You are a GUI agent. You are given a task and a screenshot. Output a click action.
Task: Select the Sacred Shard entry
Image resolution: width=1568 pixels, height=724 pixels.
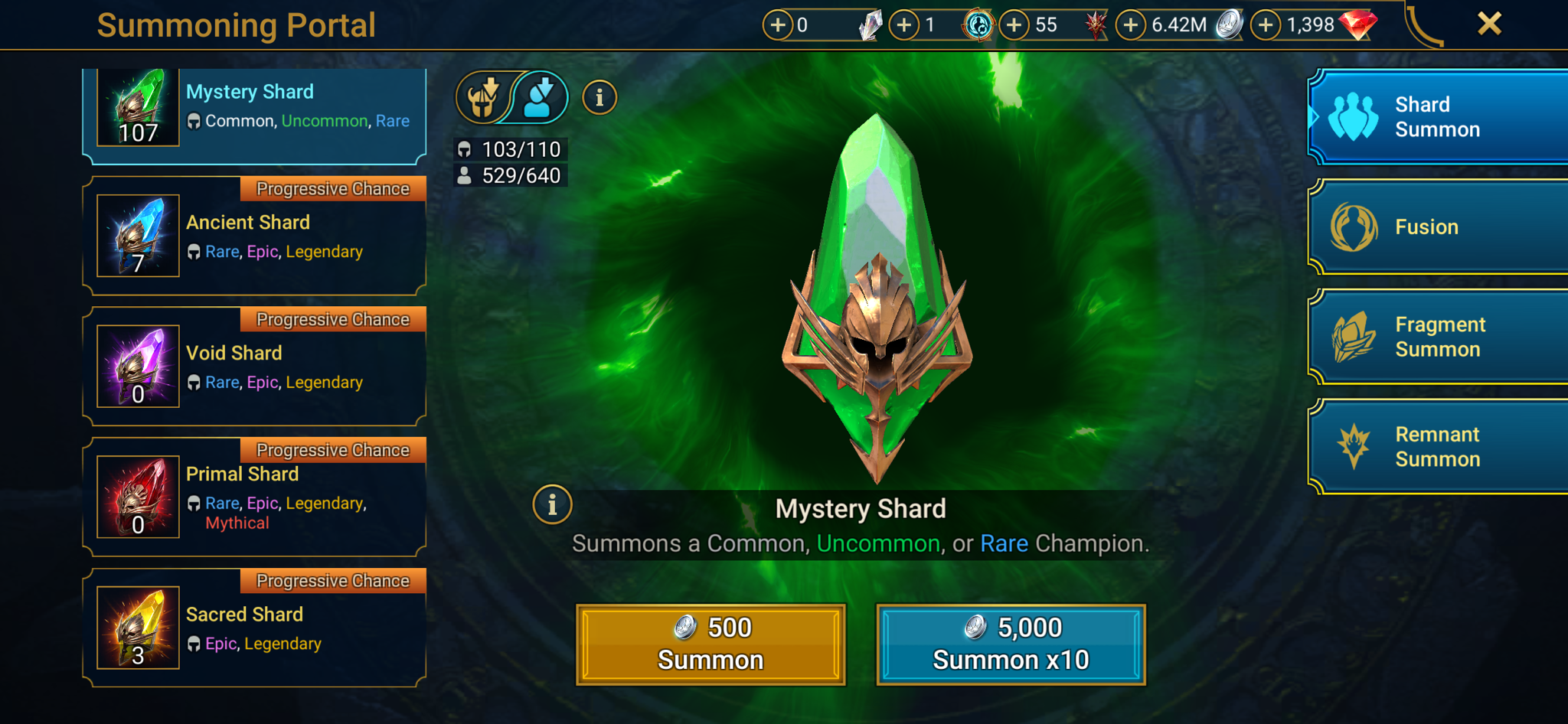(254, 628)
